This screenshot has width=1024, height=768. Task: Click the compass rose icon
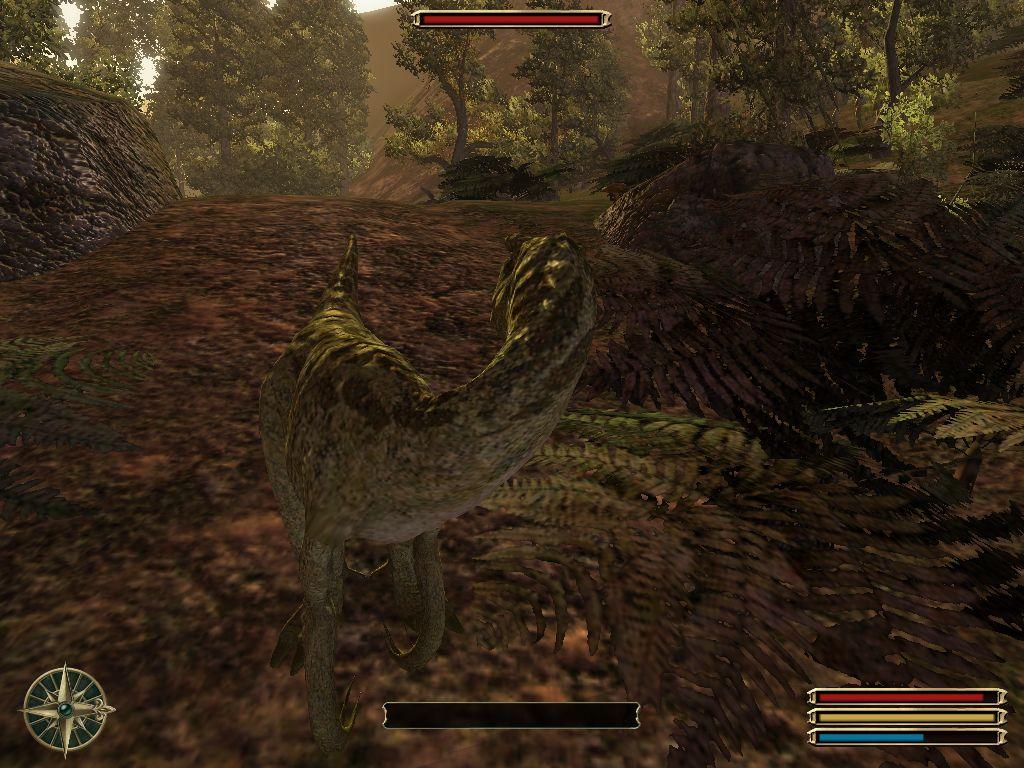click(66, 709)
